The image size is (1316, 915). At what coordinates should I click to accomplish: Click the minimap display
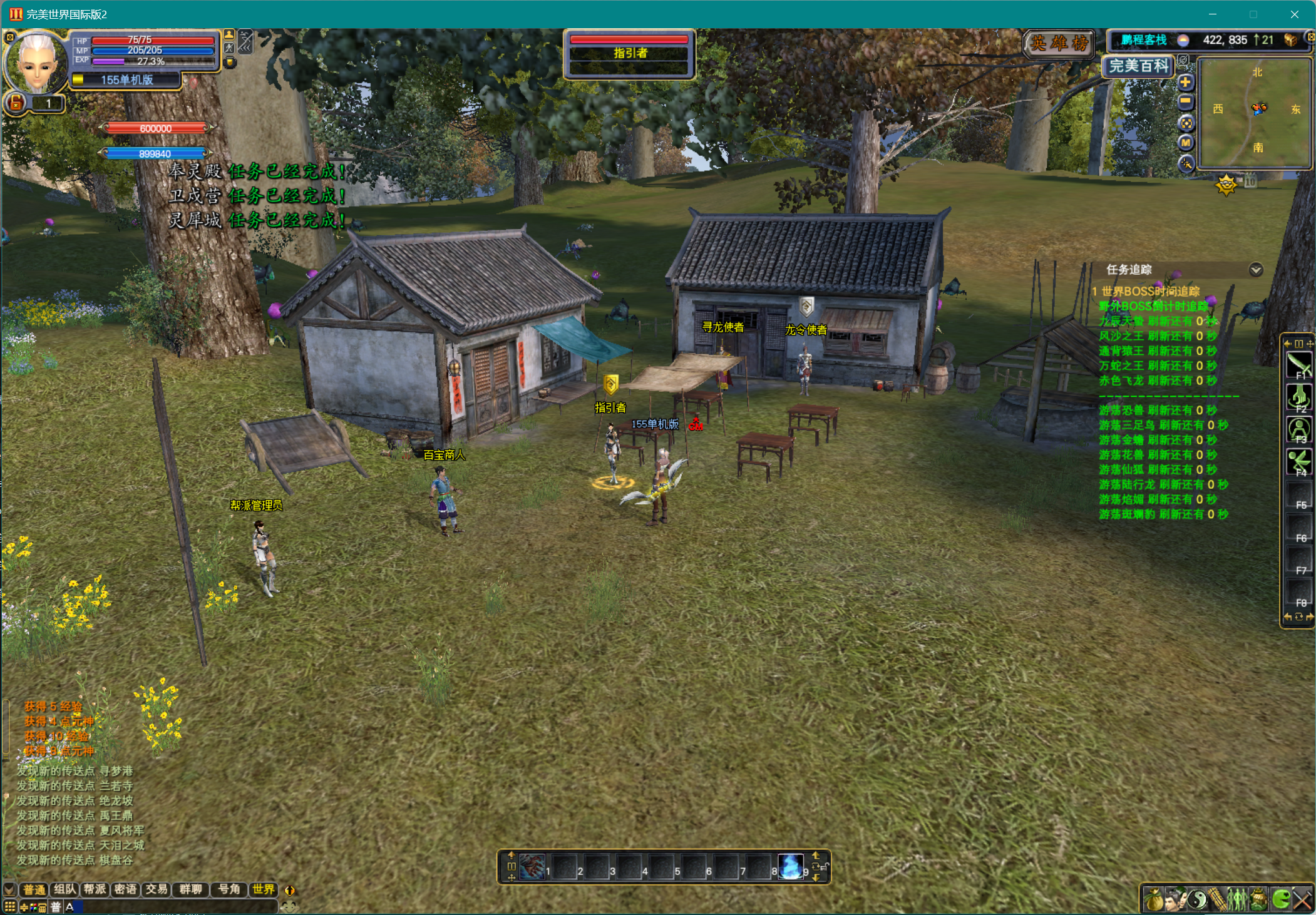[x=1255, y=113]
